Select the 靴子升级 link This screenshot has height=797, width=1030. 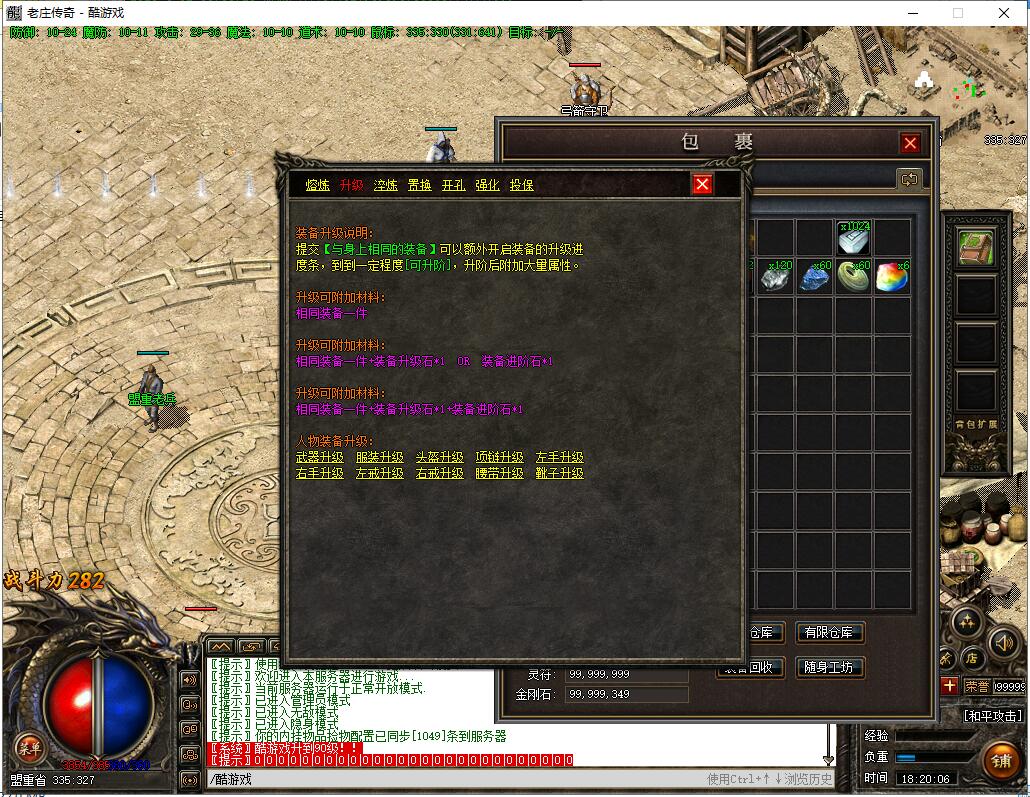(x=560, y=474)
